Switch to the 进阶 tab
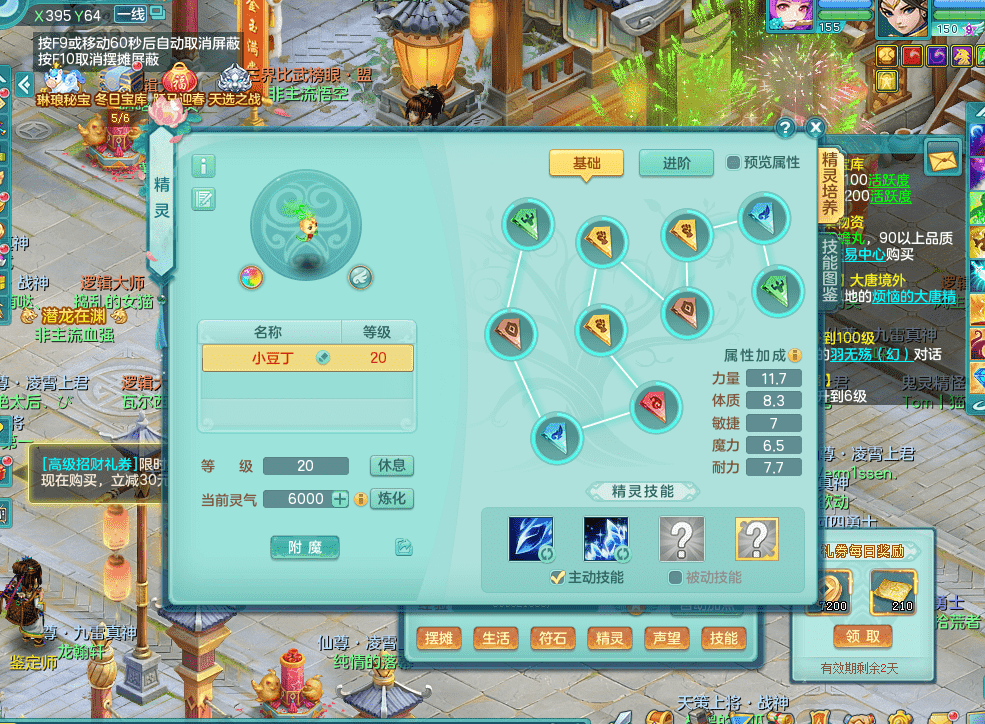The image size is (985, 724). tap(675, 163)
